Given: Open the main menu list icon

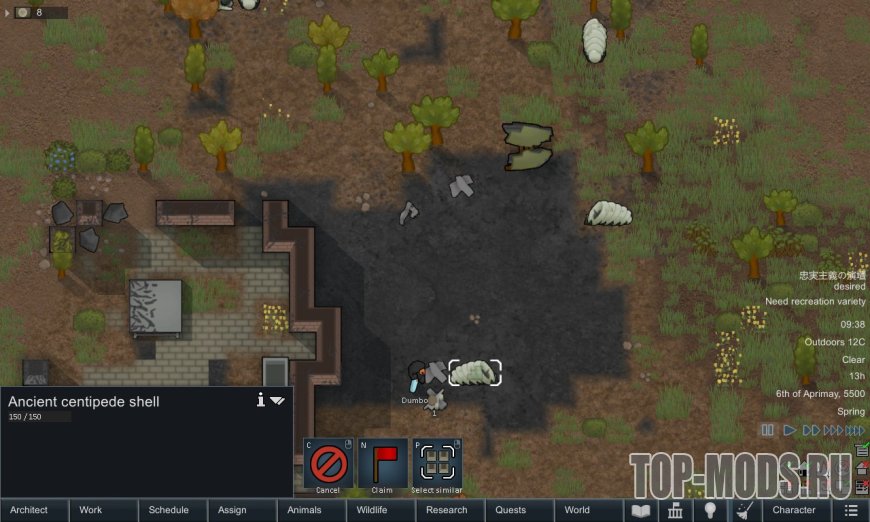Looking at the screenshot, I should (851, 510).
